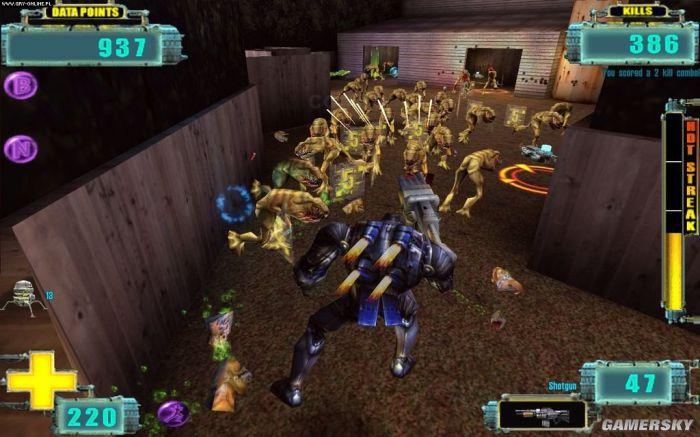Click the purple B letter icon
Viewport: 700px width, 437px height.
20,86
